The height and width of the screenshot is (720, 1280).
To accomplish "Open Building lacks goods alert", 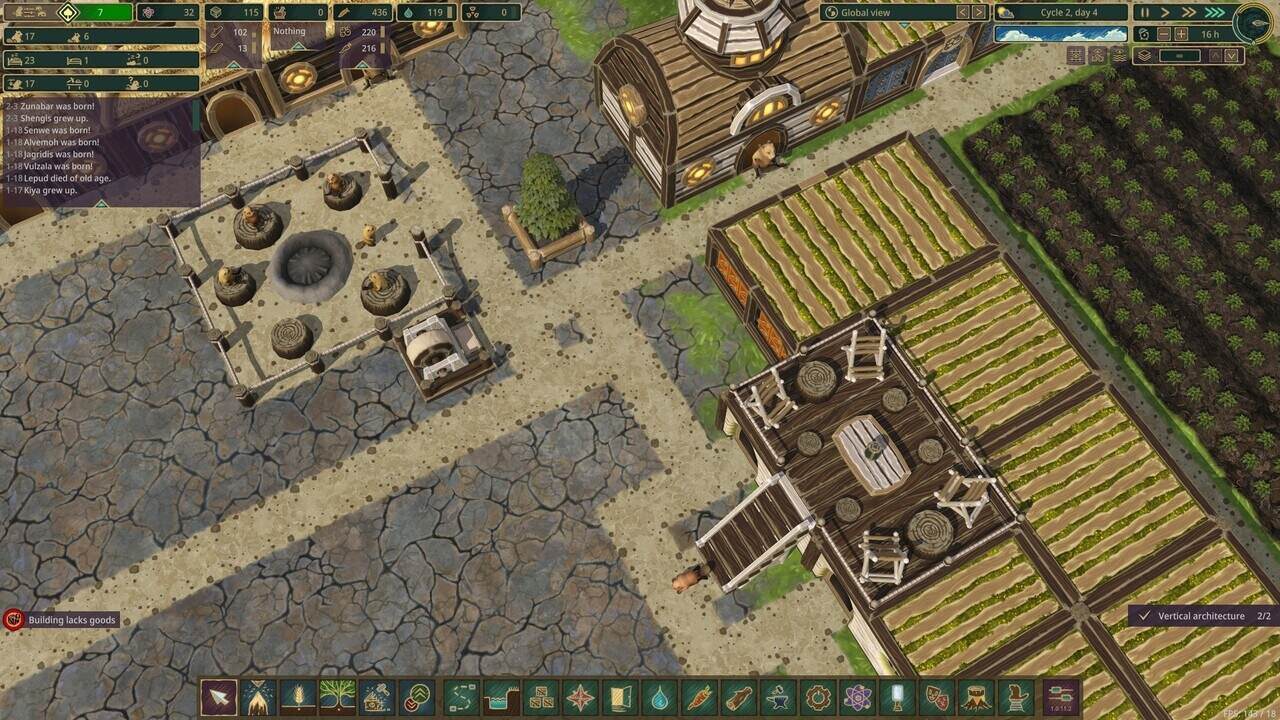I will (60, 620).
